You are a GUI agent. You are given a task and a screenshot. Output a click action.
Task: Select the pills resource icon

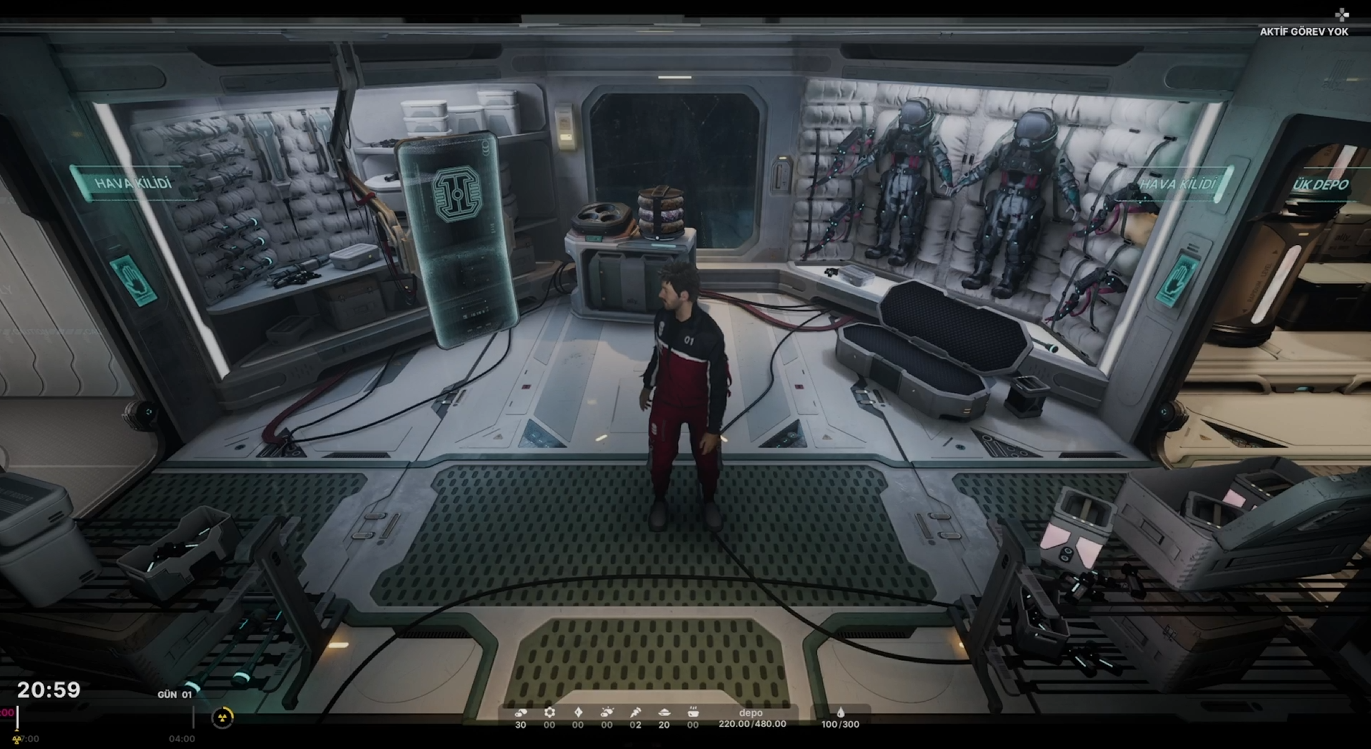pos(520,713)
